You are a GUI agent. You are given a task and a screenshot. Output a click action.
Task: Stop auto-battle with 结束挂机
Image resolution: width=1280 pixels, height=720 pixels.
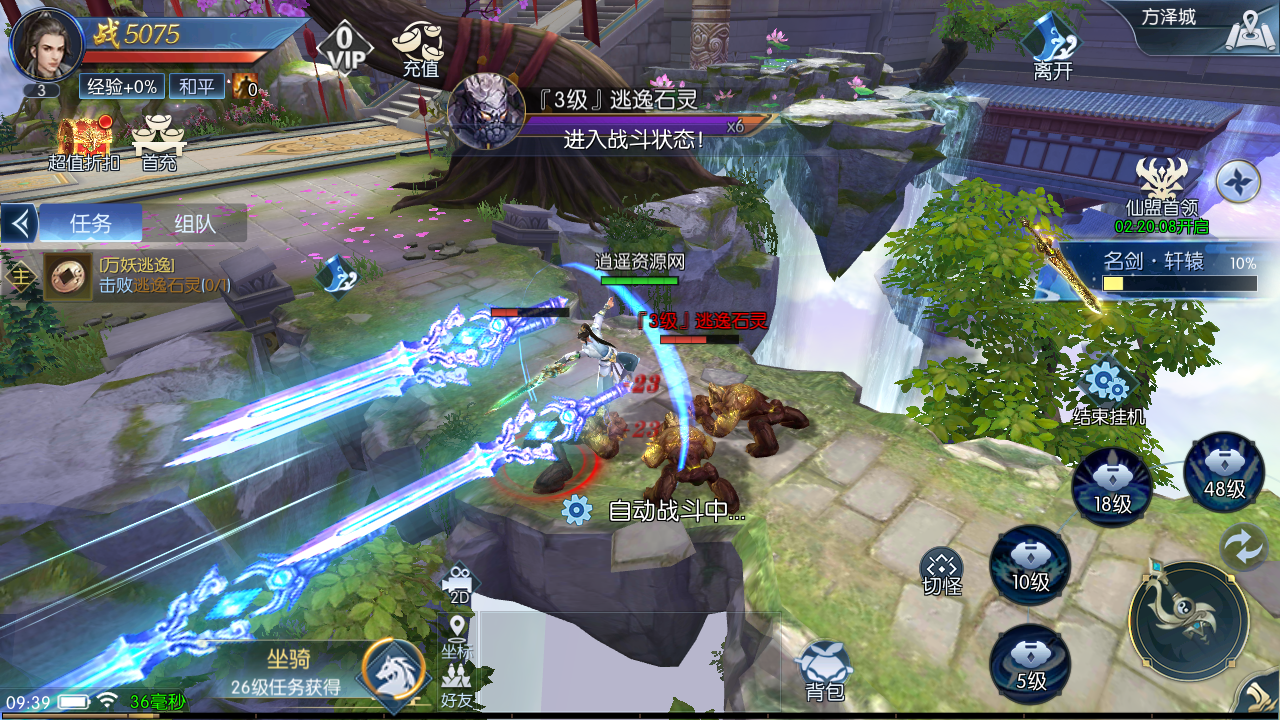1108,391
